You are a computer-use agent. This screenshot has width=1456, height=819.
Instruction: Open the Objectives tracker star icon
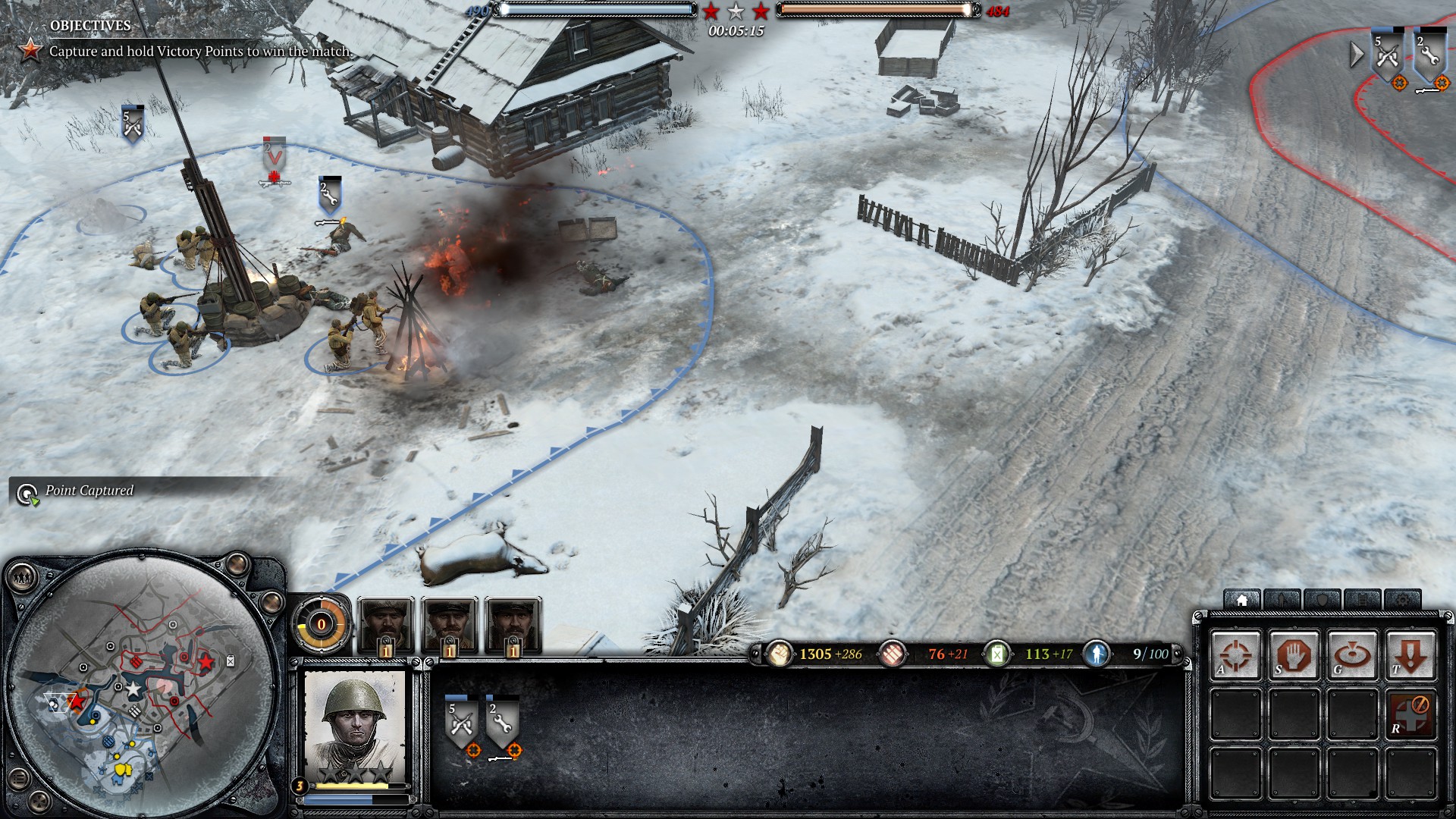(x=30, y=51)
